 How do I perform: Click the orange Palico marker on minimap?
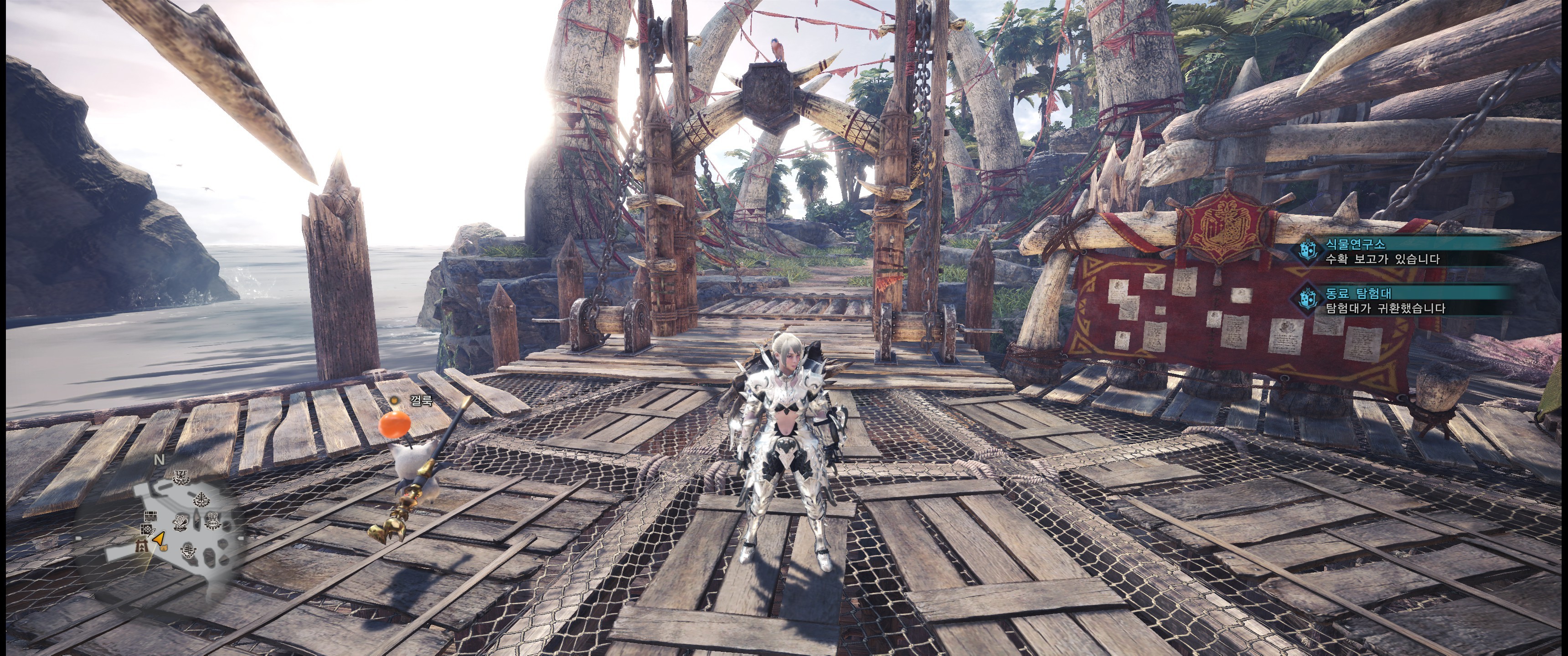[x=165, y=548]
